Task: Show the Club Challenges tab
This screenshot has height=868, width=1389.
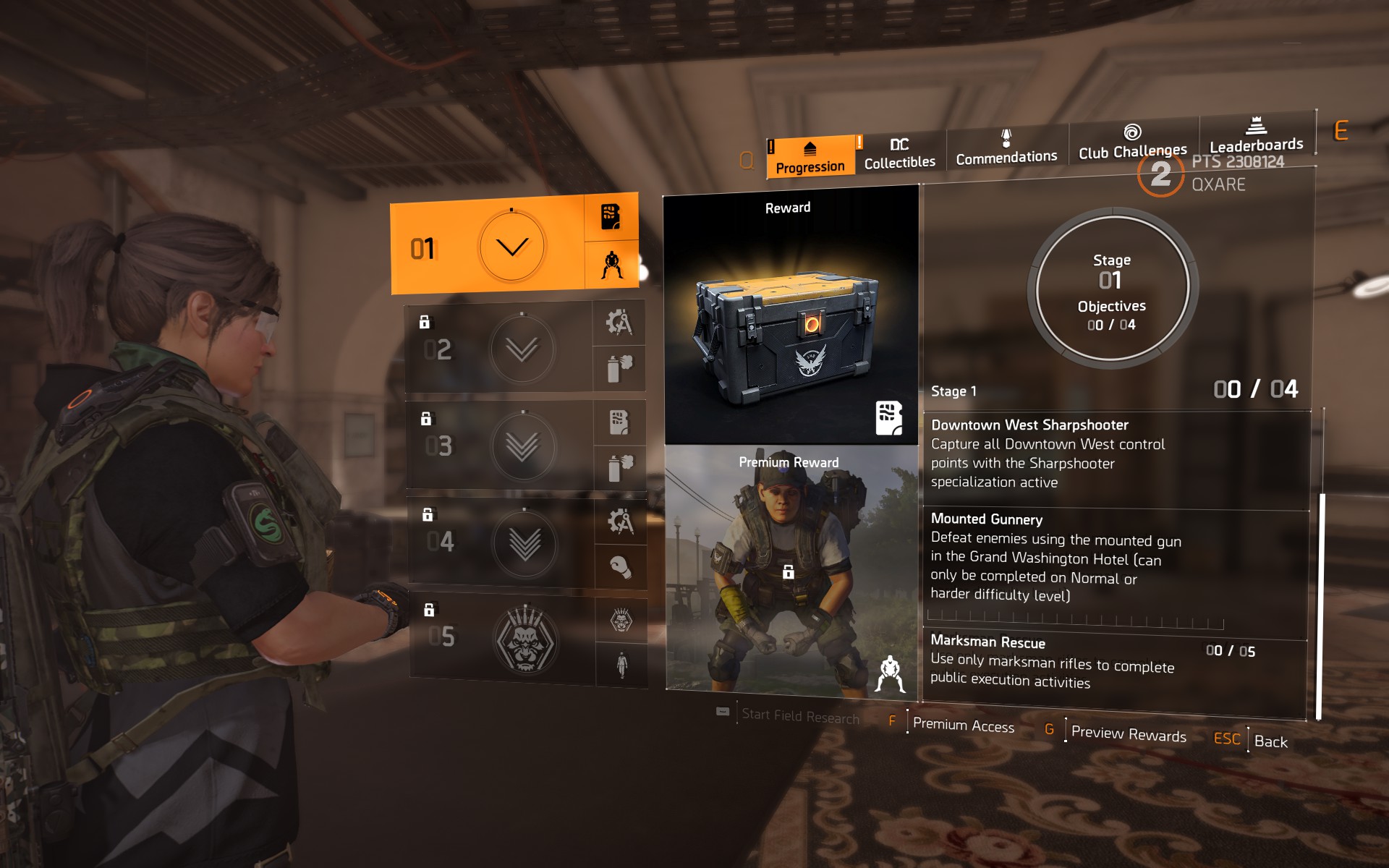Action: (x=1132, y=142)
